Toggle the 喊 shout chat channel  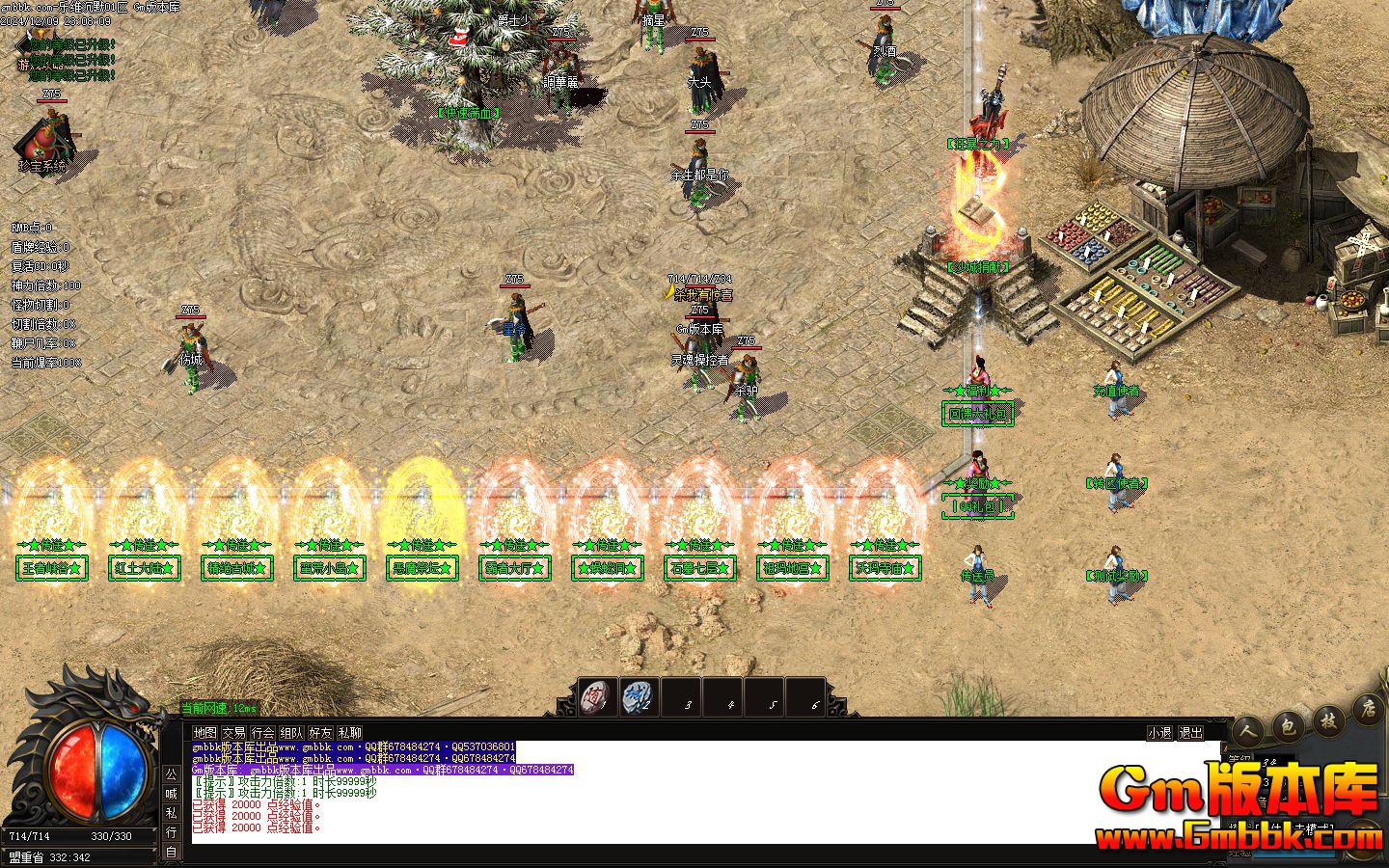tap(171, 794)
